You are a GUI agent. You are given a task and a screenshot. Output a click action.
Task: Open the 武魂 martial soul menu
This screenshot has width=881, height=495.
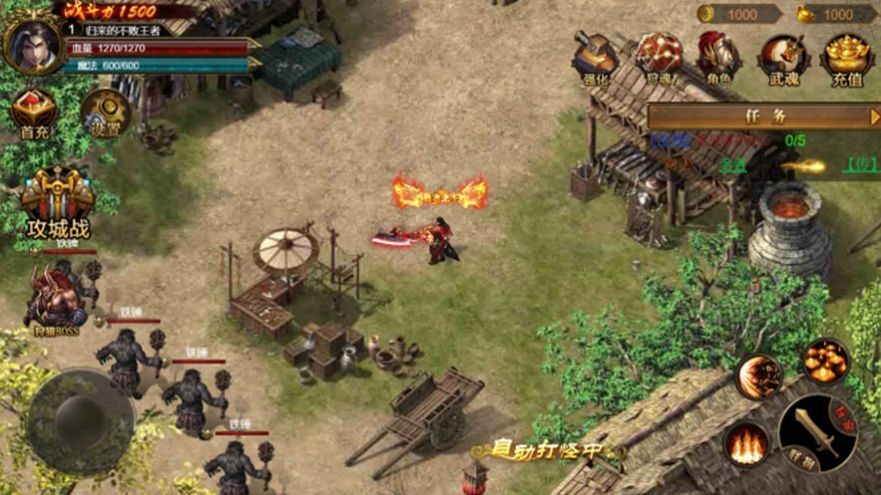(783, 55)
